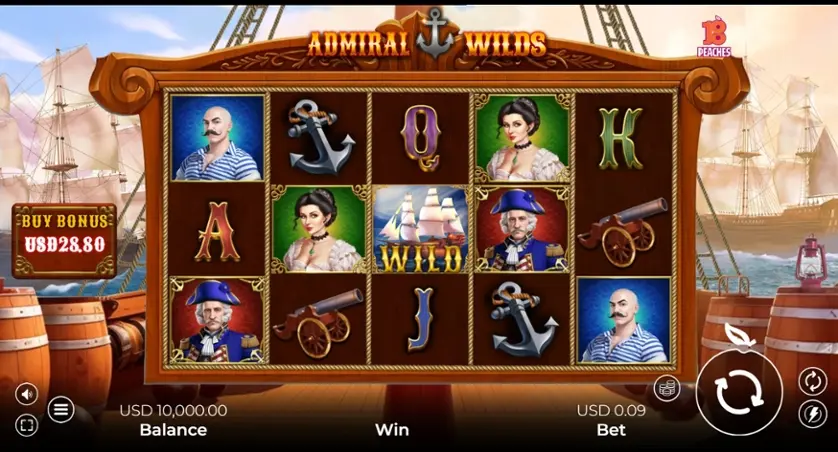Enter fullscreen mode
This screenshot has width=838, height=452.
point(27,426)
